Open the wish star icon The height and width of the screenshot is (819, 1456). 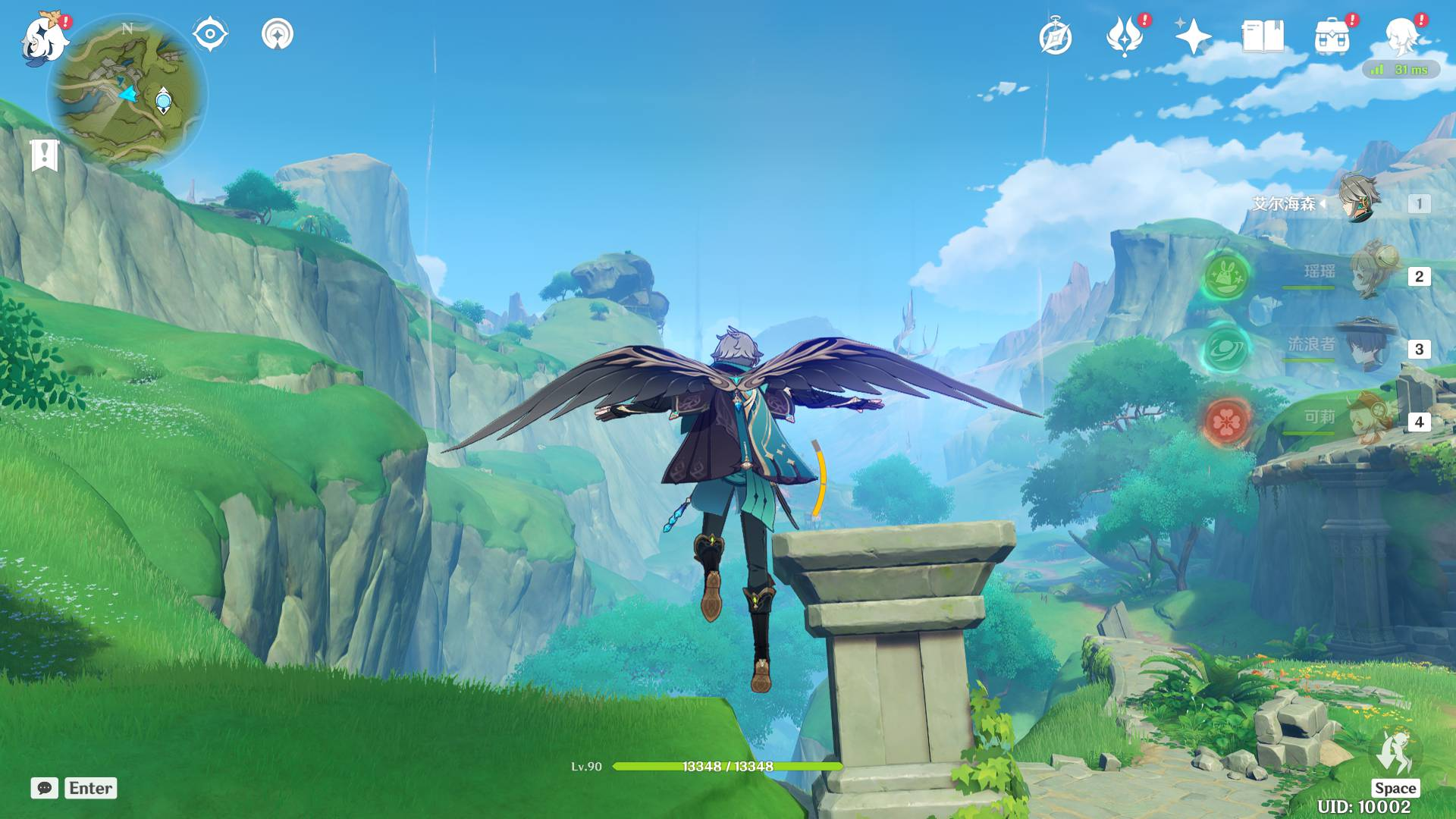coord(1193,36)
